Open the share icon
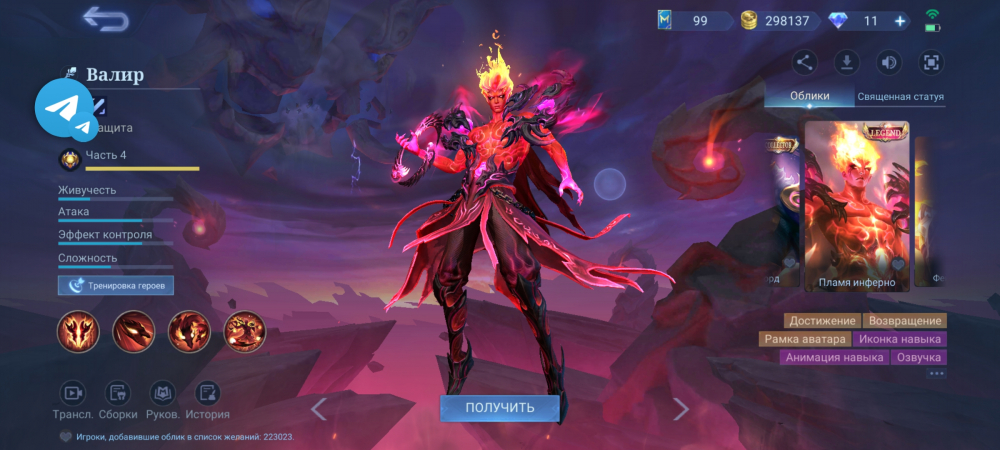This screenshot has width=1000, height=450. pyautogui.click(x=804, y=63)
